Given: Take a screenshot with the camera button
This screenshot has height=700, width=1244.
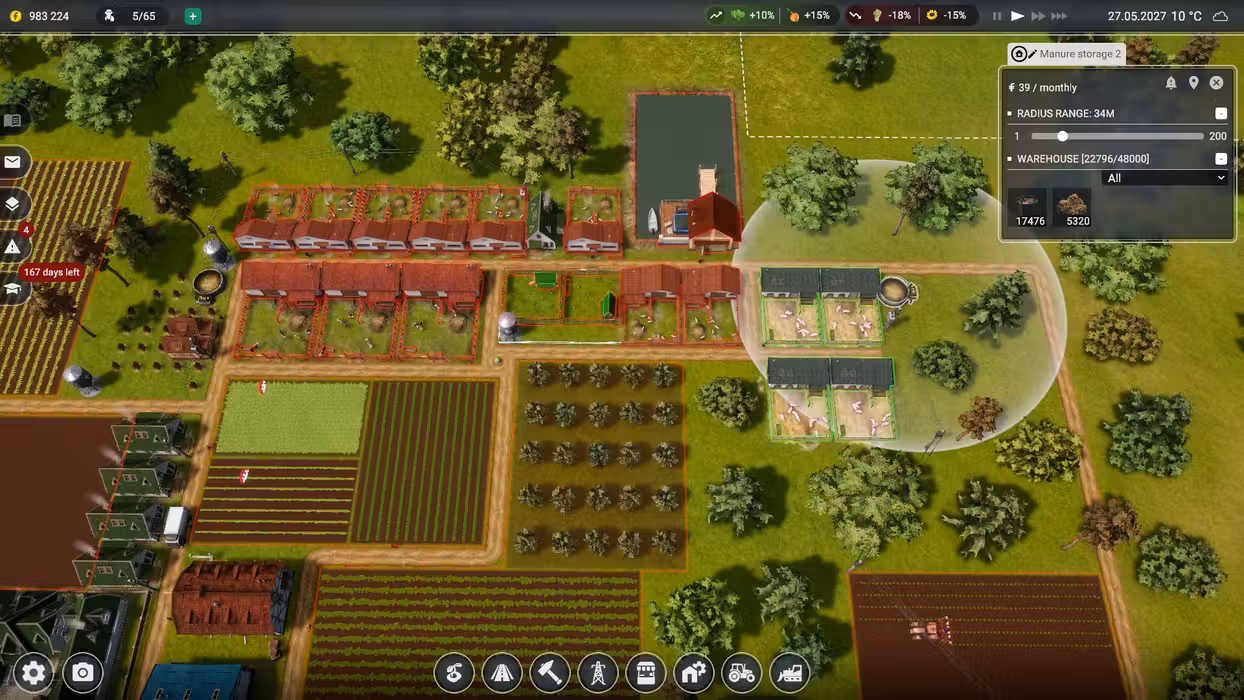Looking at the screenshot, I should click(x=83, y=673).
